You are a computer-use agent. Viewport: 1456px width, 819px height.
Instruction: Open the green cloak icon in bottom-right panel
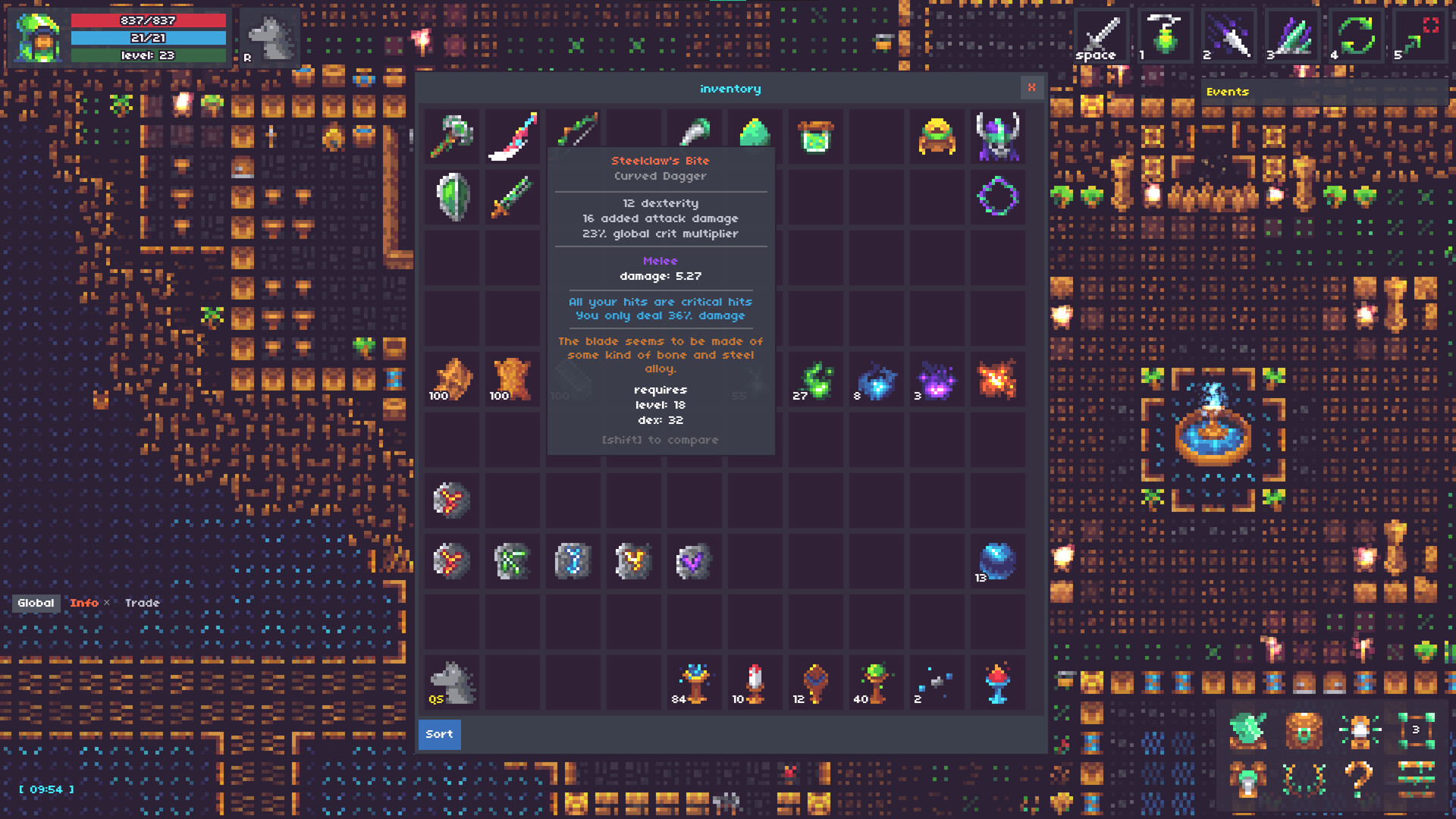1247,730
